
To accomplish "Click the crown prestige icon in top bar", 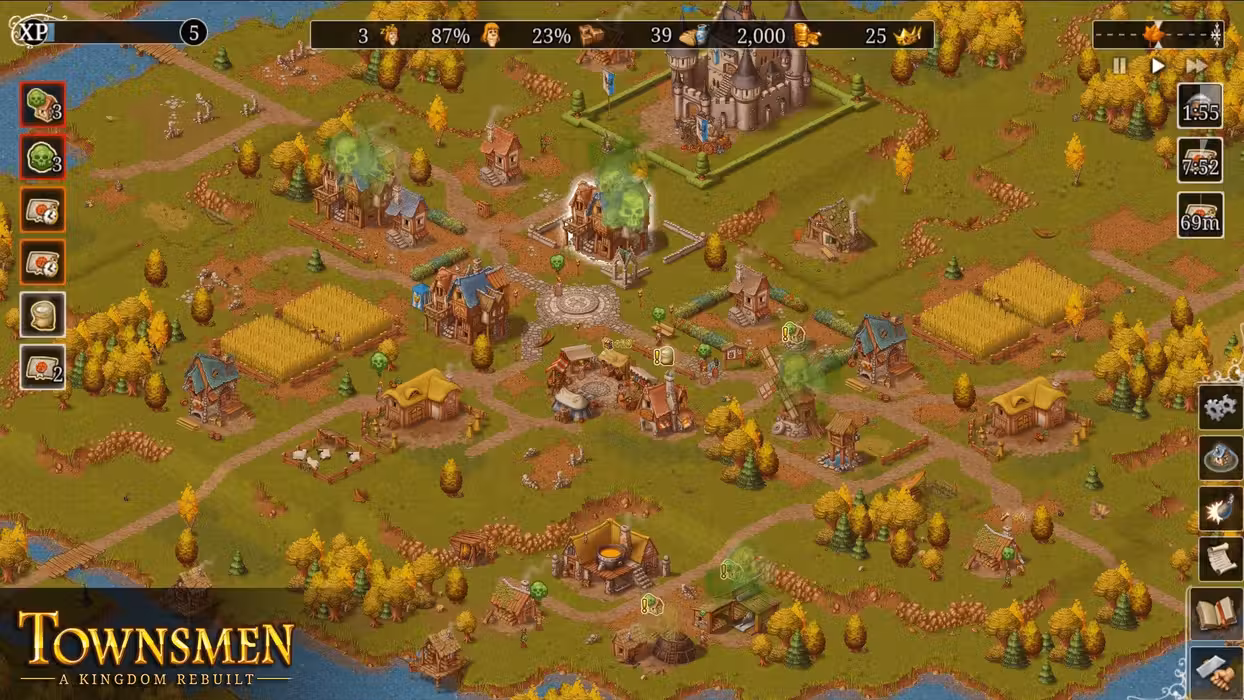I will 907,36.
